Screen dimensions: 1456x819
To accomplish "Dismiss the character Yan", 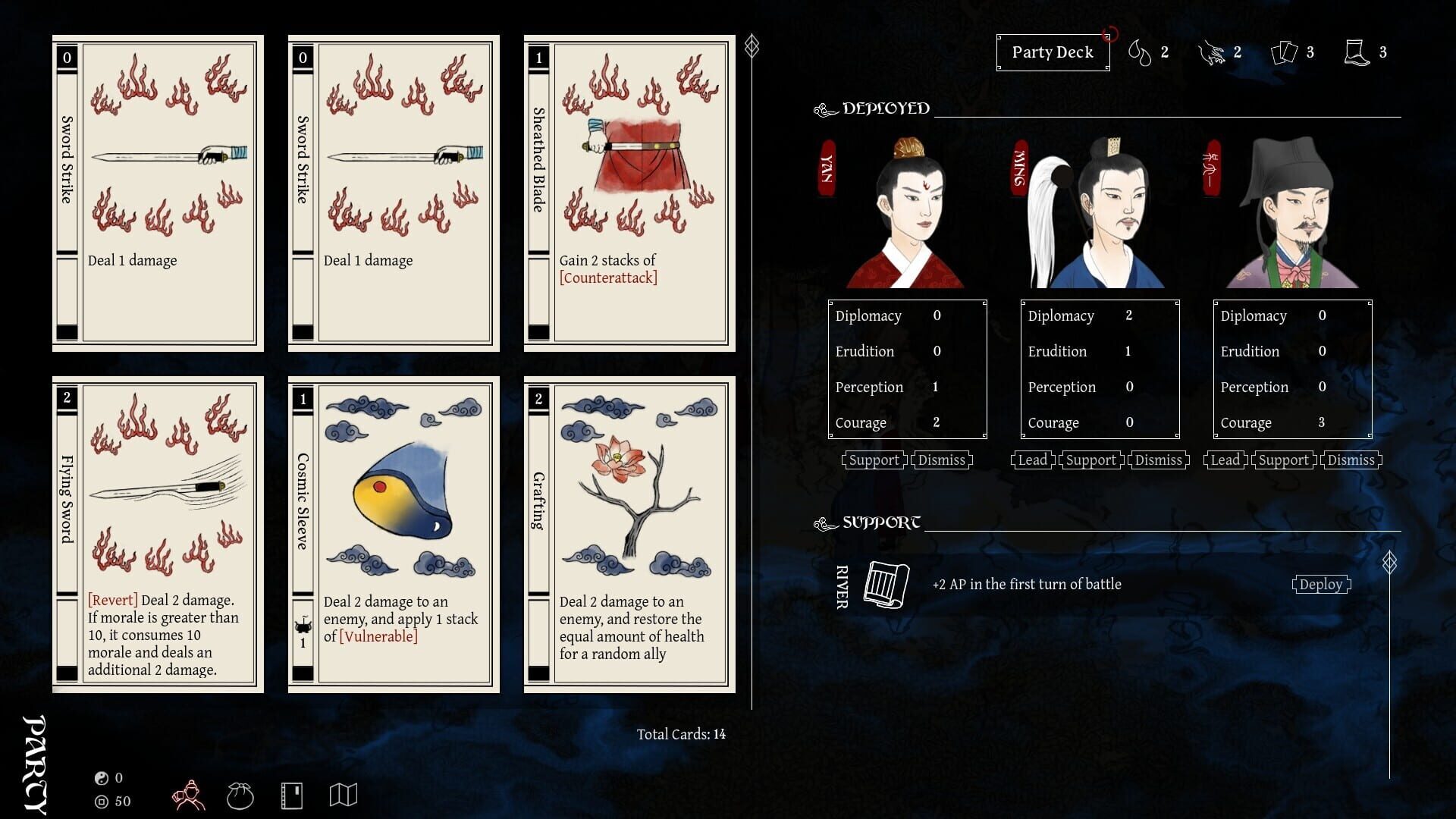I will [942, 460].
